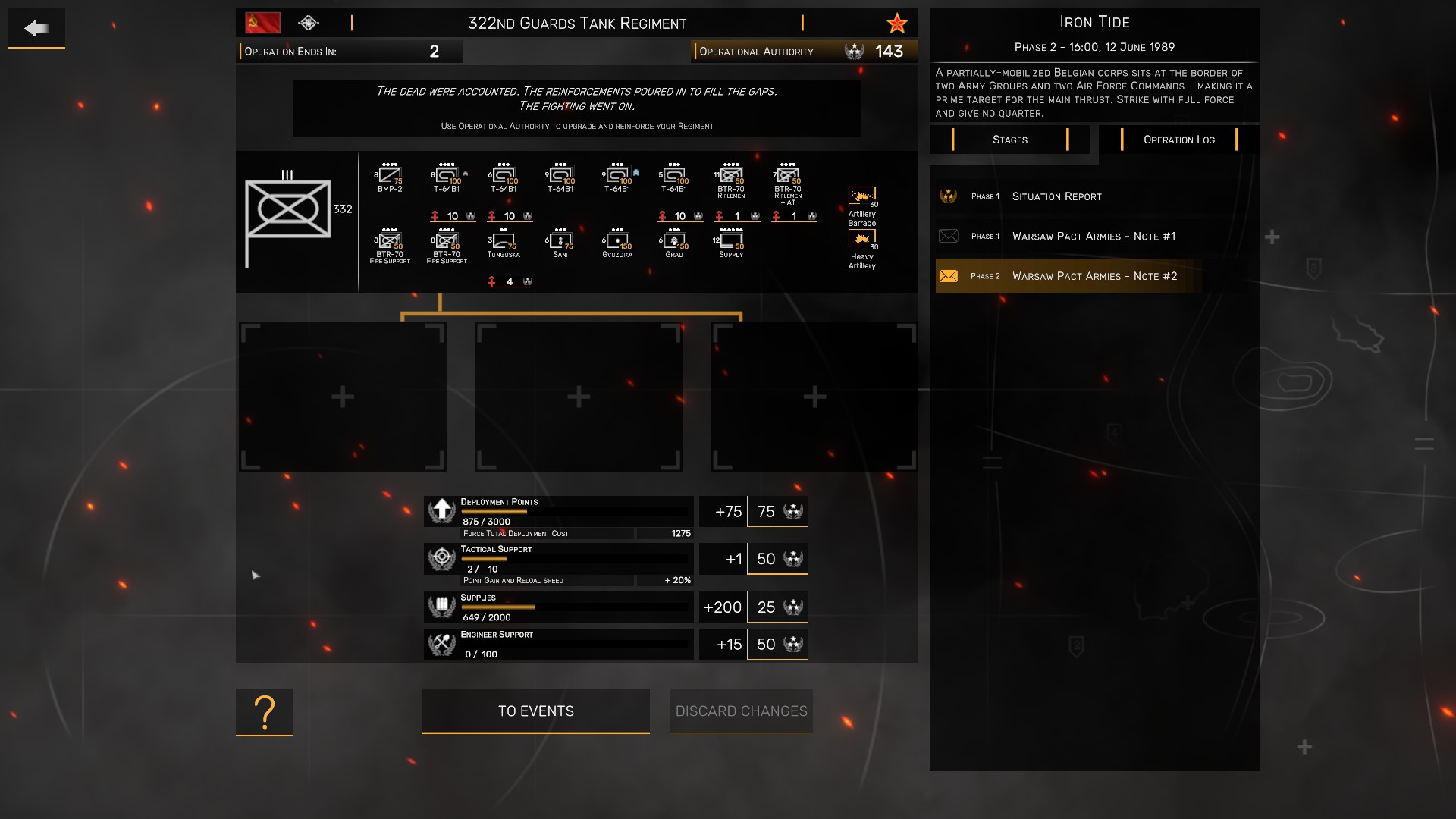
Task: Open the Phase 1 Situation Report
Action: [x=1056, y=196]
